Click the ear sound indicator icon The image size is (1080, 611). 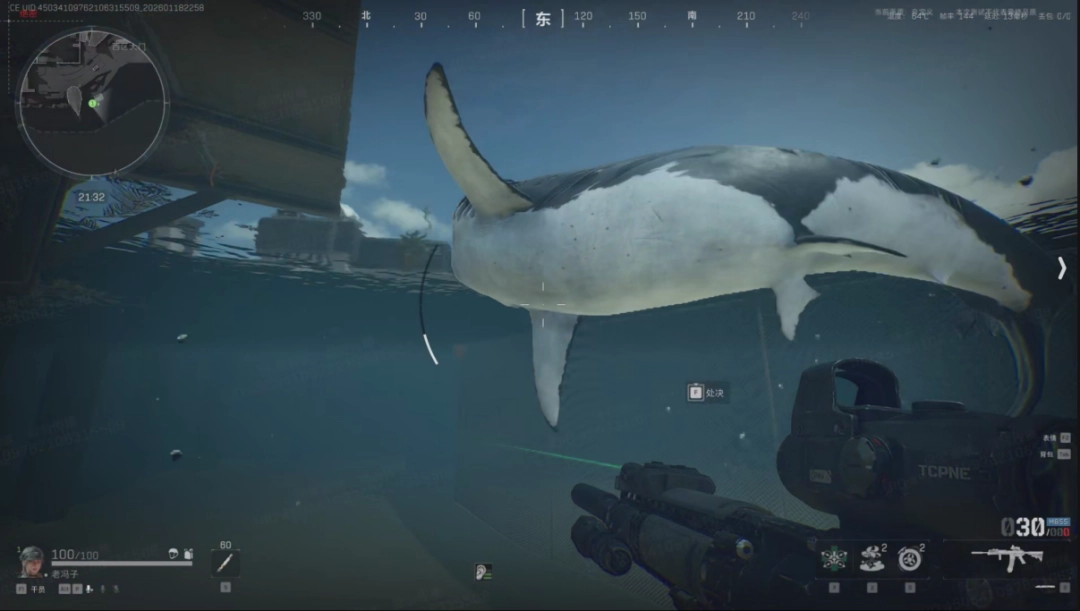483,572
